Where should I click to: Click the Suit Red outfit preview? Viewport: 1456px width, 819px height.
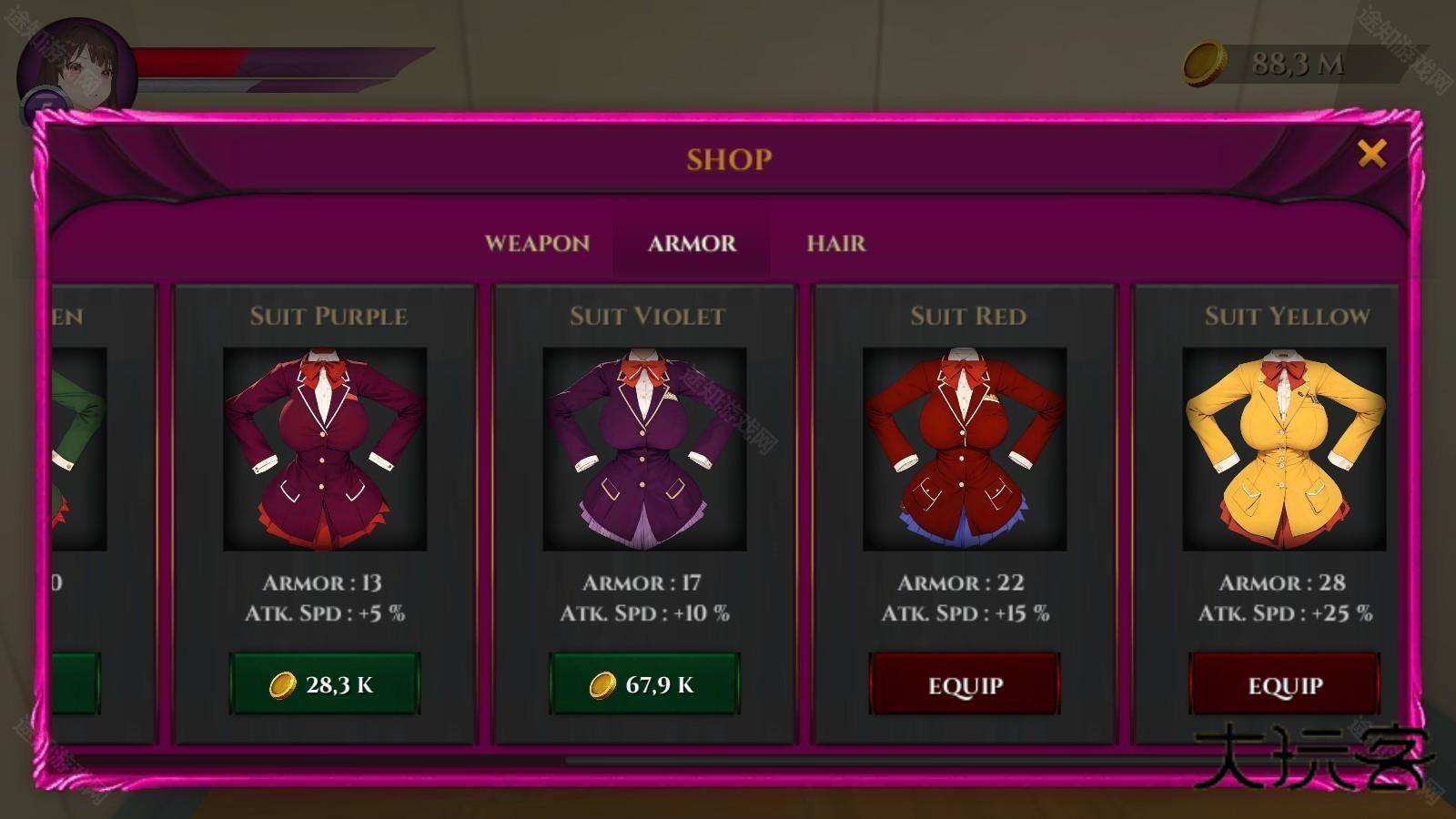965,450
